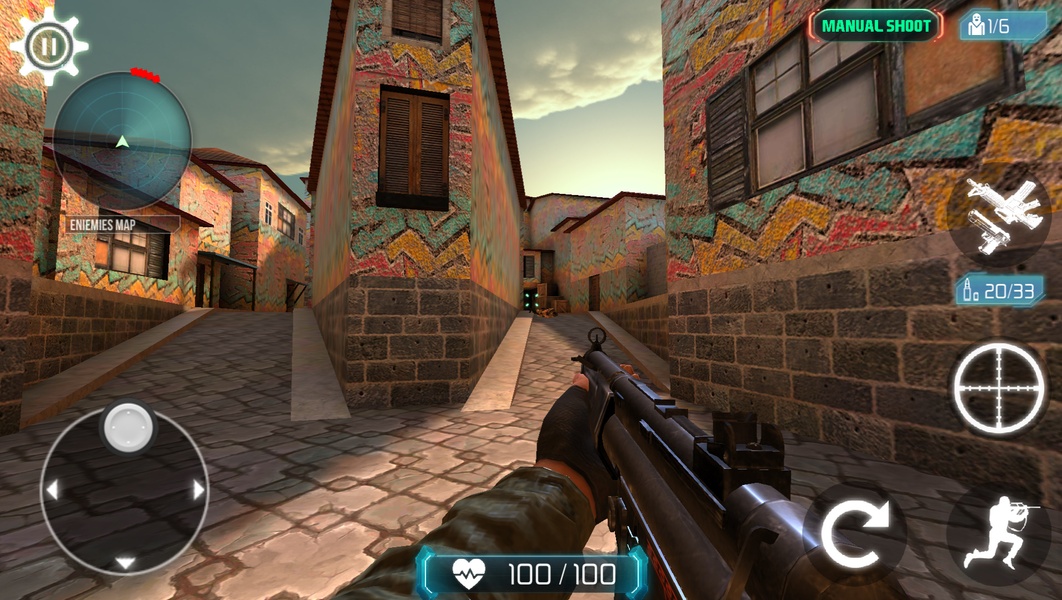Reload the weapon with the circular arrow button
The height and width of the screenshot is (600, 1062).
(853, 534)
